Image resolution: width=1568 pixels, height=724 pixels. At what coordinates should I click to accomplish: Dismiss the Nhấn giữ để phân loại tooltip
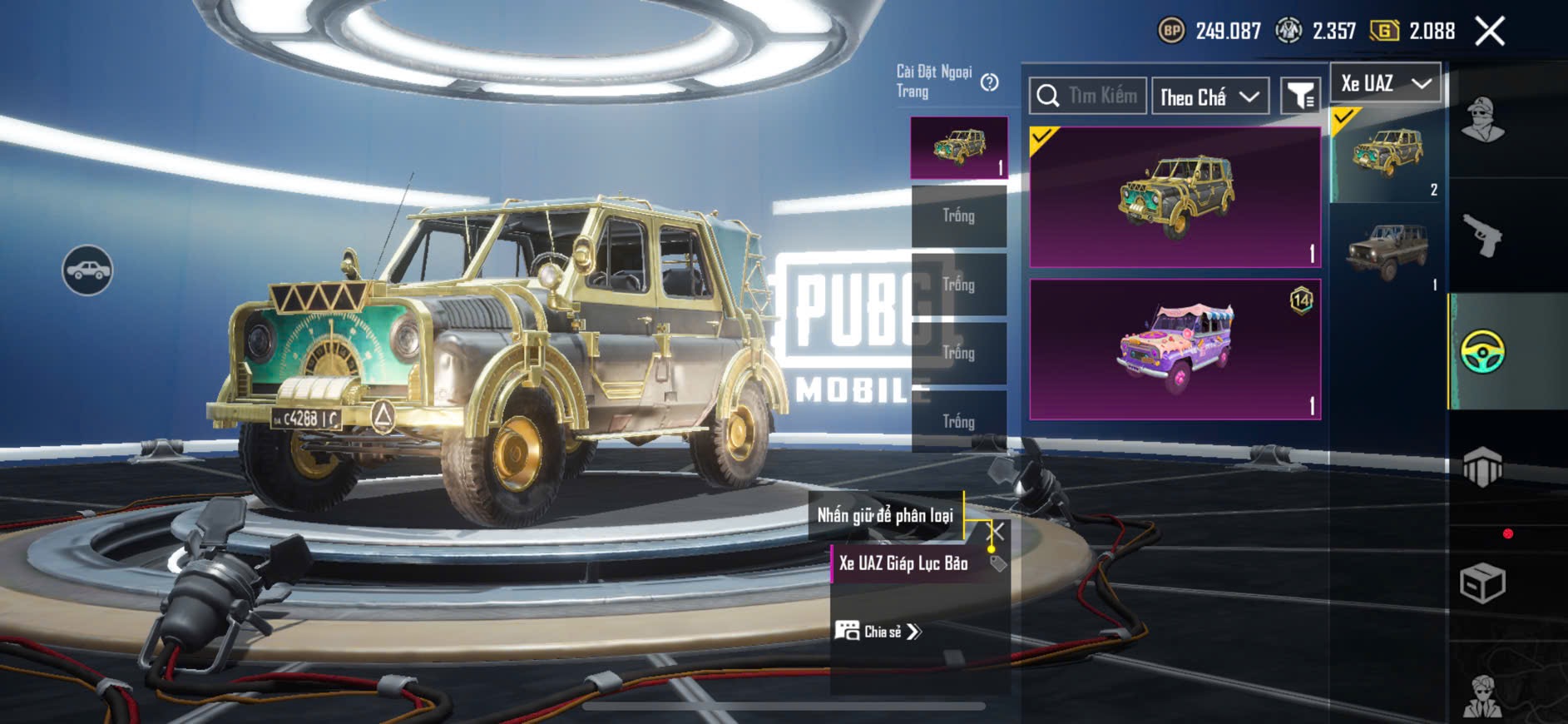pos(996,531)
